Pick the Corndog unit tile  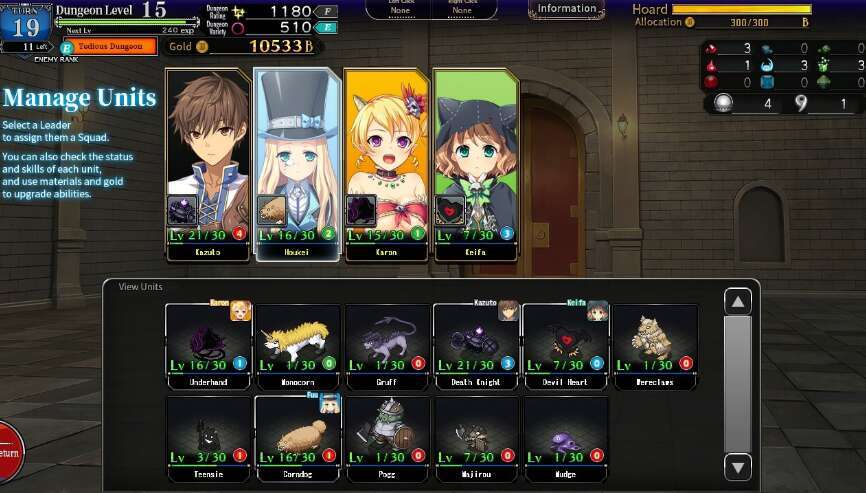pos(297,431)
